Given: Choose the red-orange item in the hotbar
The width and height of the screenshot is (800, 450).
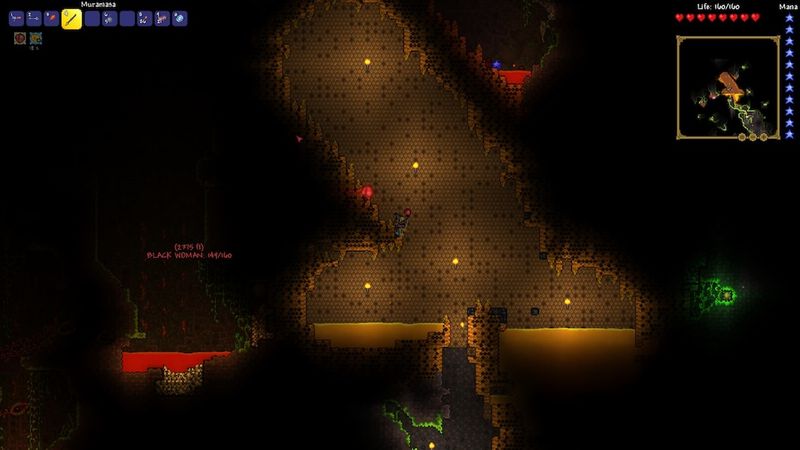Looking at the screenshot, I should (x=52, y=18).
